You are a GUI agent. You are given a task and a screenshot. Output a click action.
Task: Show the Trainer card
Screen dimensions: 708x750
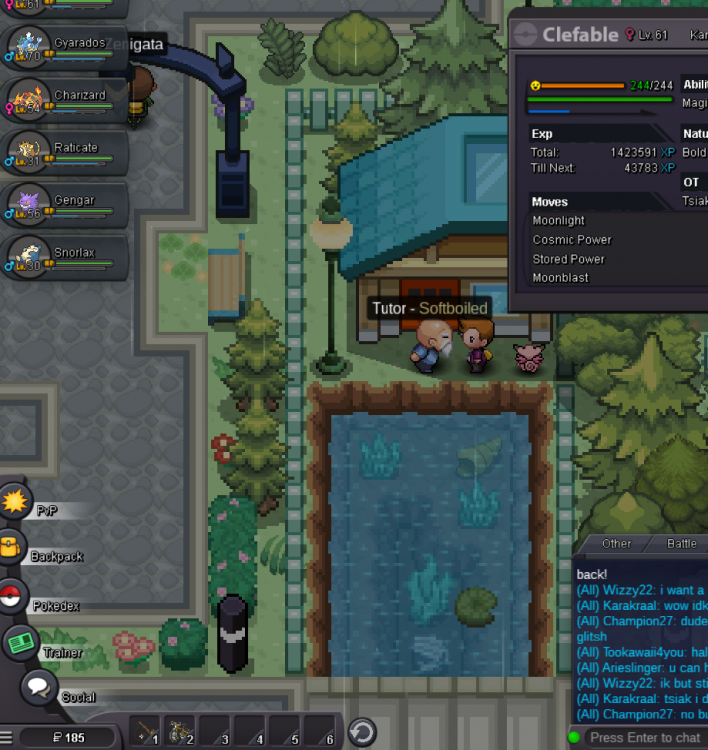click(x=21, y=644)
